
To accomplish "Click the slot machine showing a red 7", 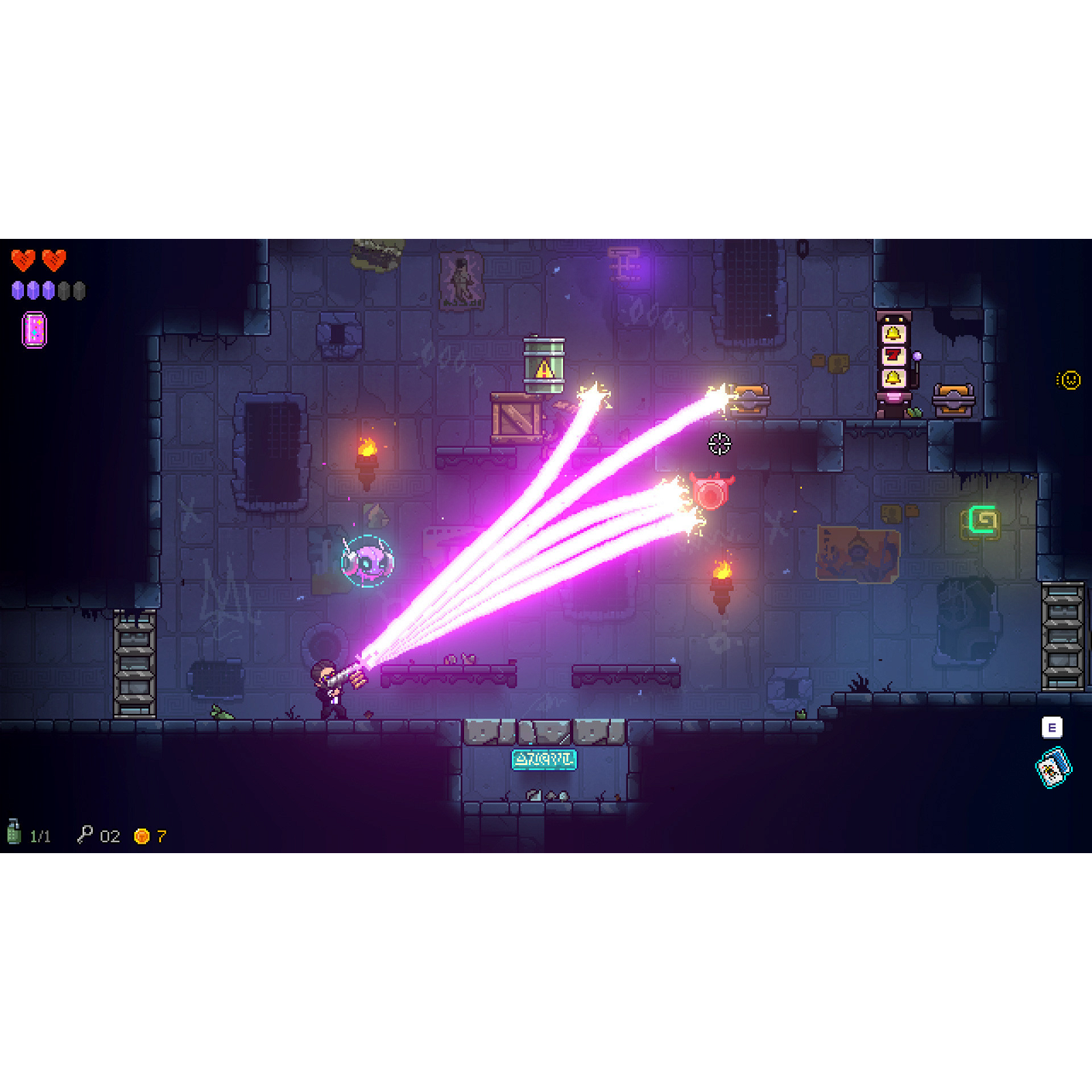I will 894,354.
